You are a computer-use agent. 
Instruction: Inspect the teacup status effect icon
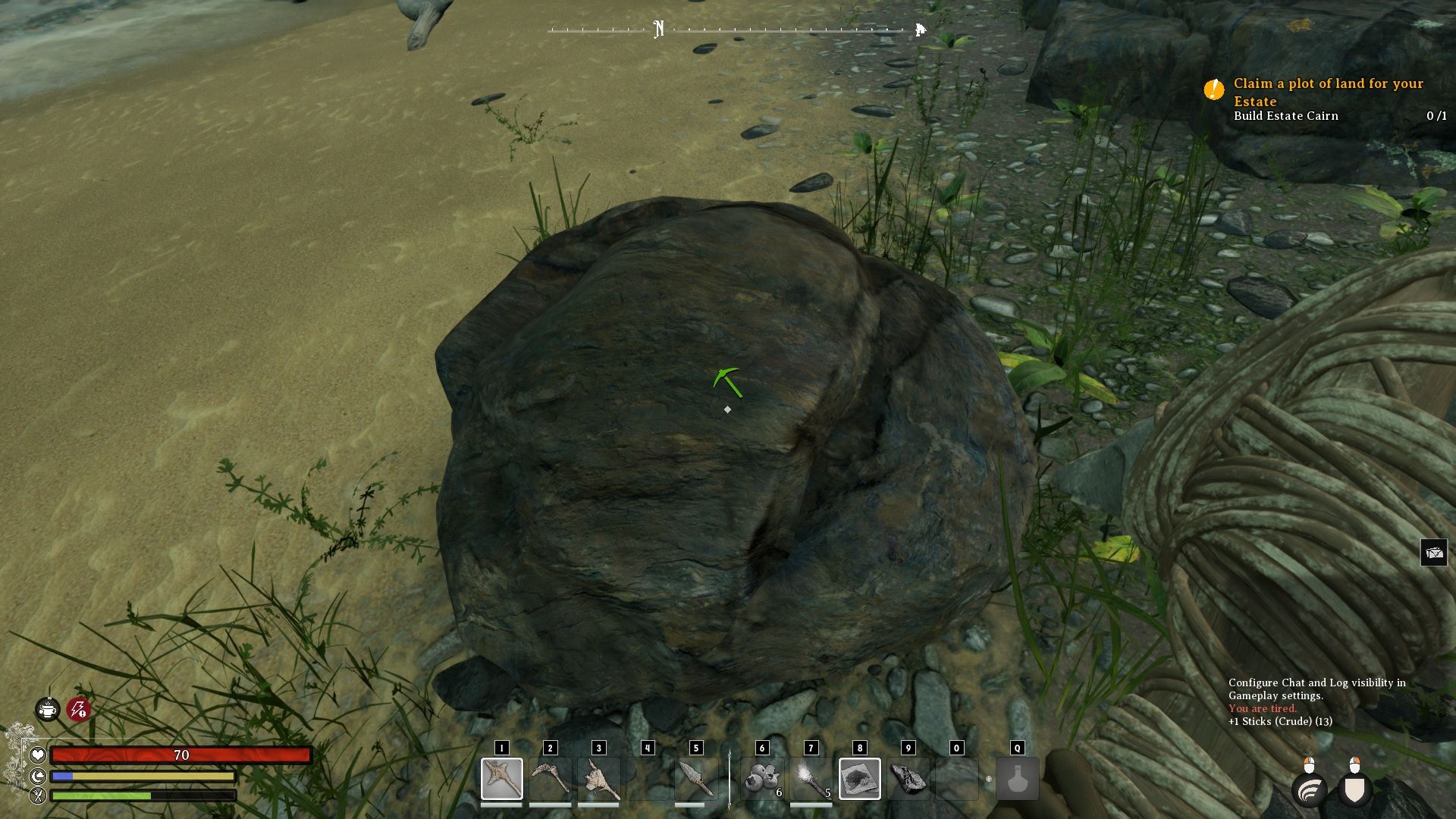(48, 710)
